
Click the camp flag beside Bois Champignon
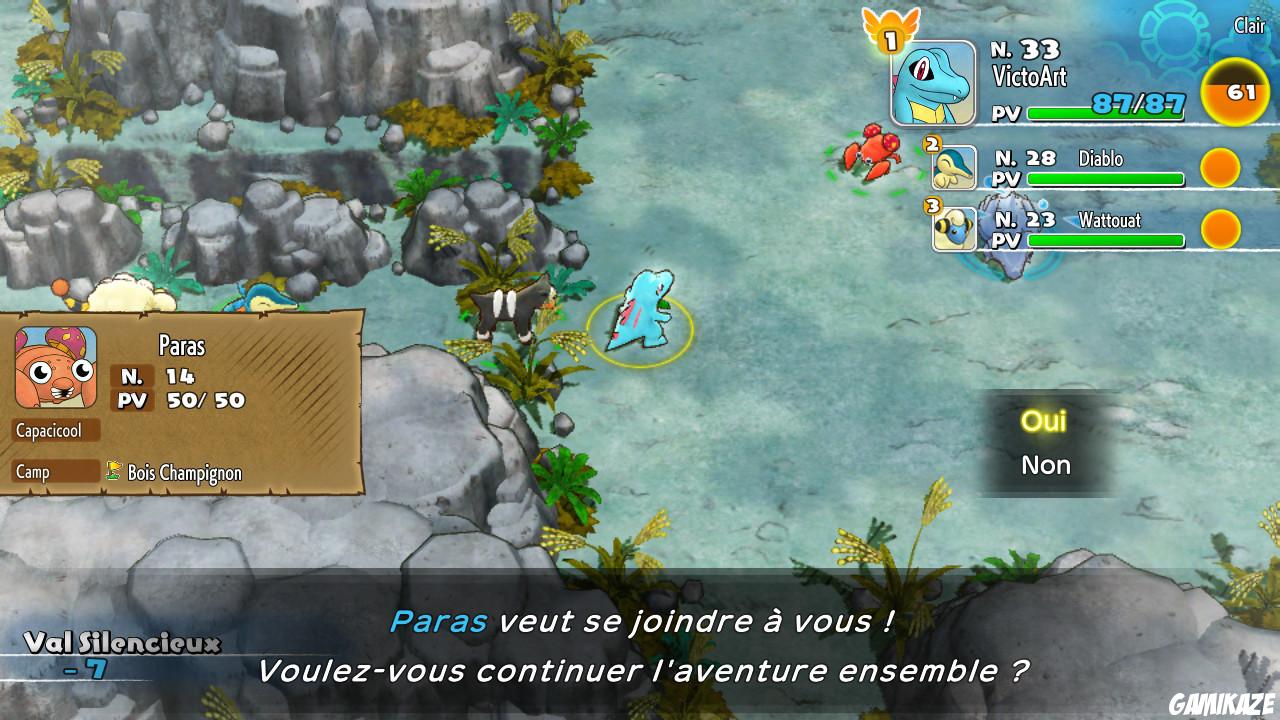click(x=113, y=473)
